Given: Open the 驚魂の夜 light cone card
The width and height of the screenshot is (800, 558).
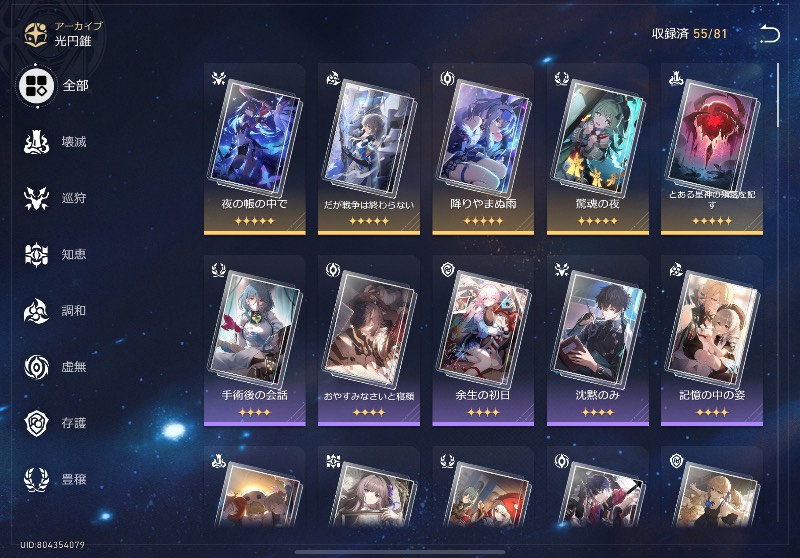Looking at the screenshot, I should [x=596, y=148].
